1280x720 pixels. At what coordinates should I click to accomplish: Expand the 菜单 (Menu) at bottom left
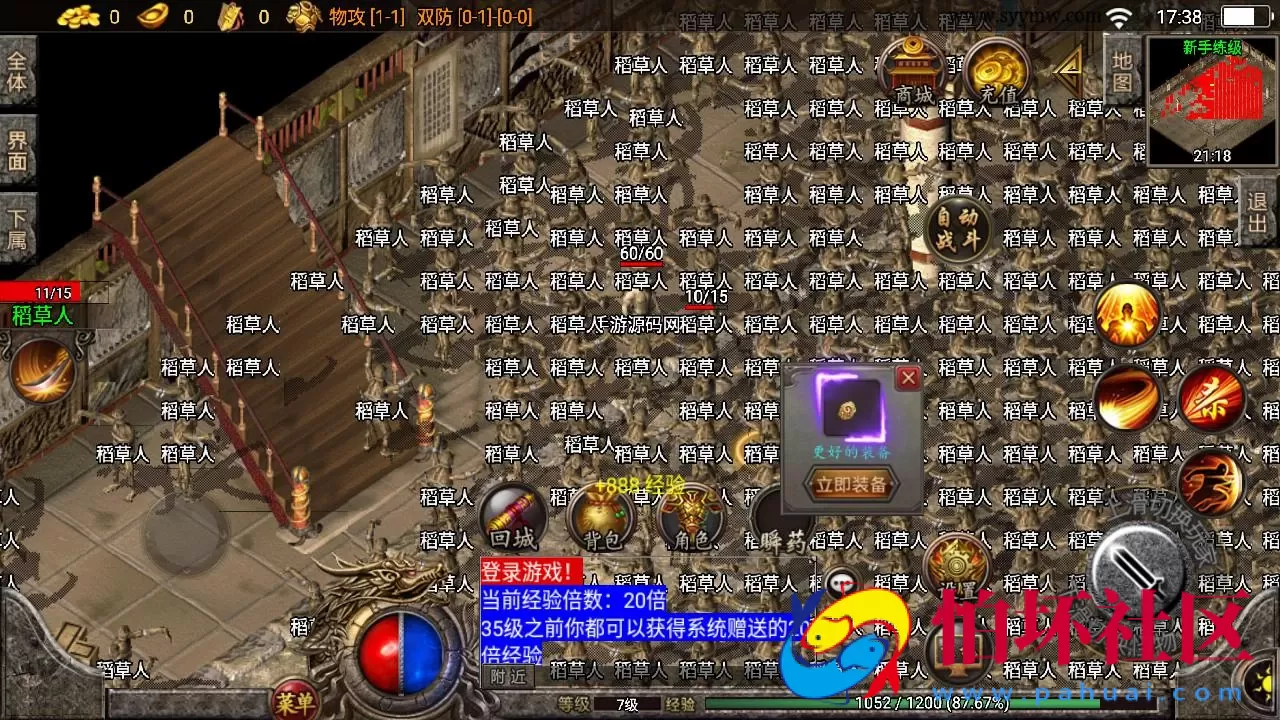(295, 700)
